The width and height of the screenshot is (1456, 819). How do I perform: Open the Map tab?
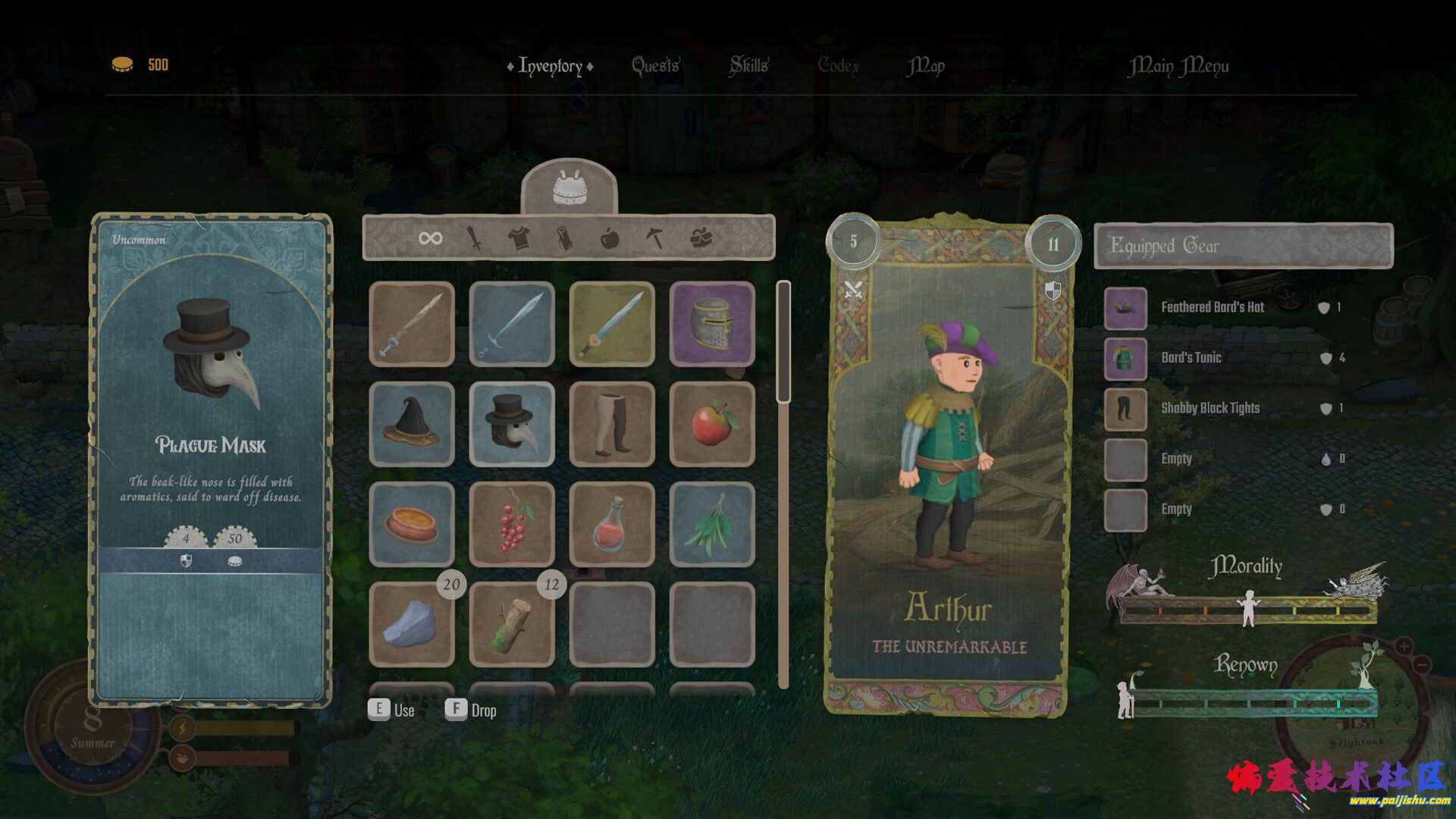pos(926,66)
